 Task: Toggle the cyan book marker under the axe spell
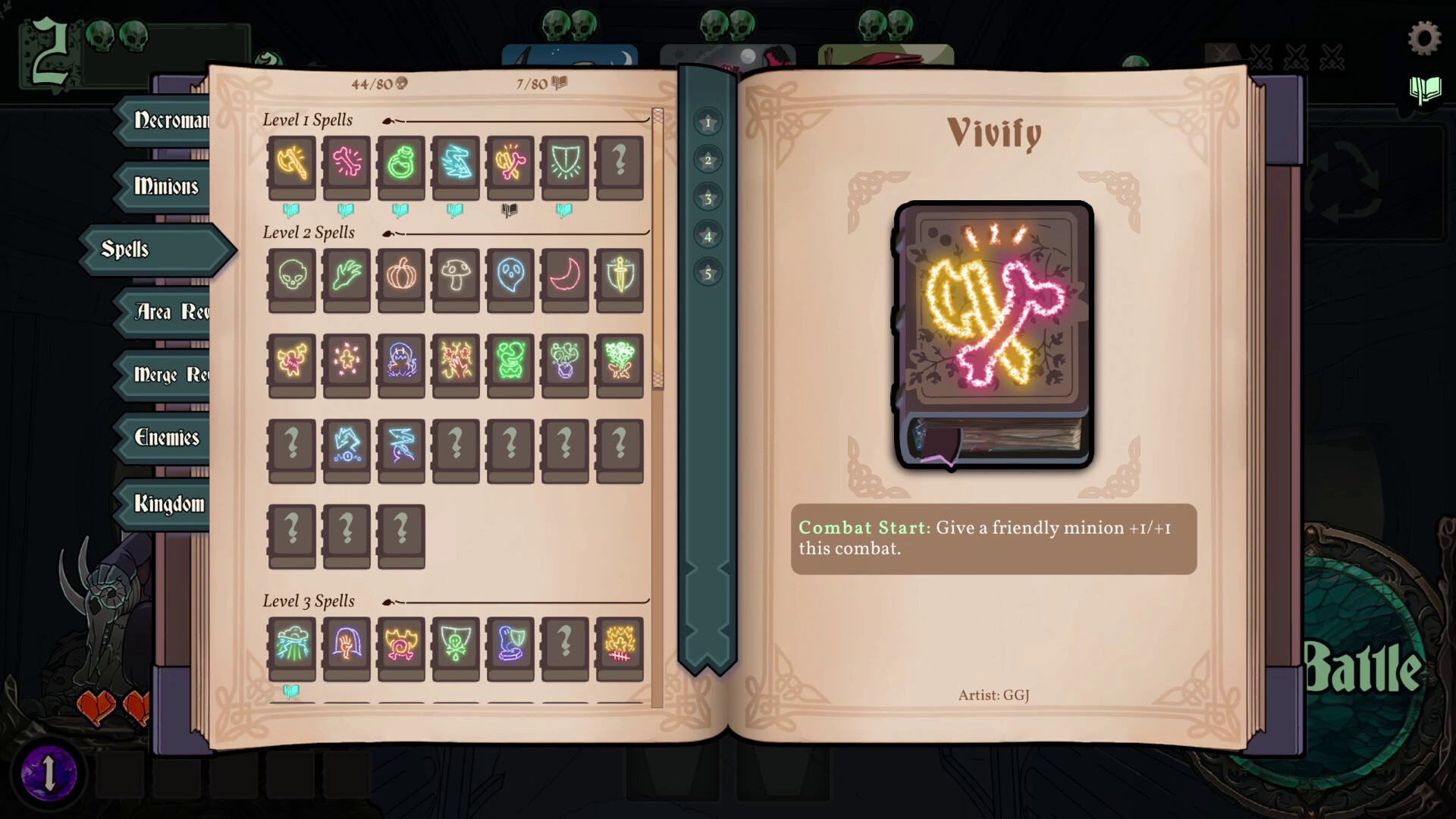point(291,211)
